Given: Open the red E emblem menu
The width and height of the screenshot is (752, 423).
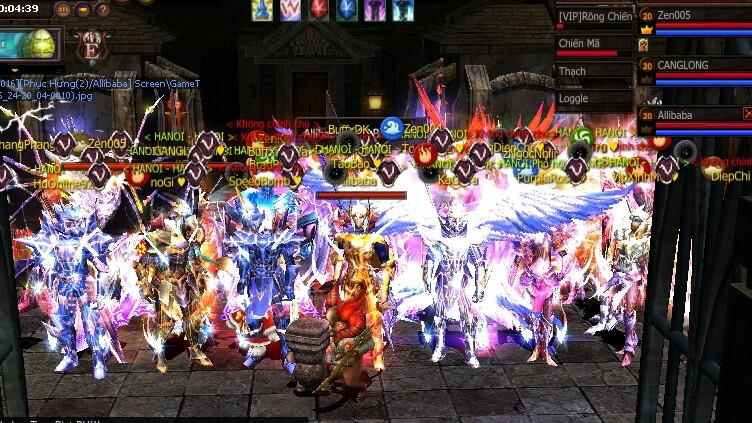Looking at the screenshot, I should pos(92,46).
